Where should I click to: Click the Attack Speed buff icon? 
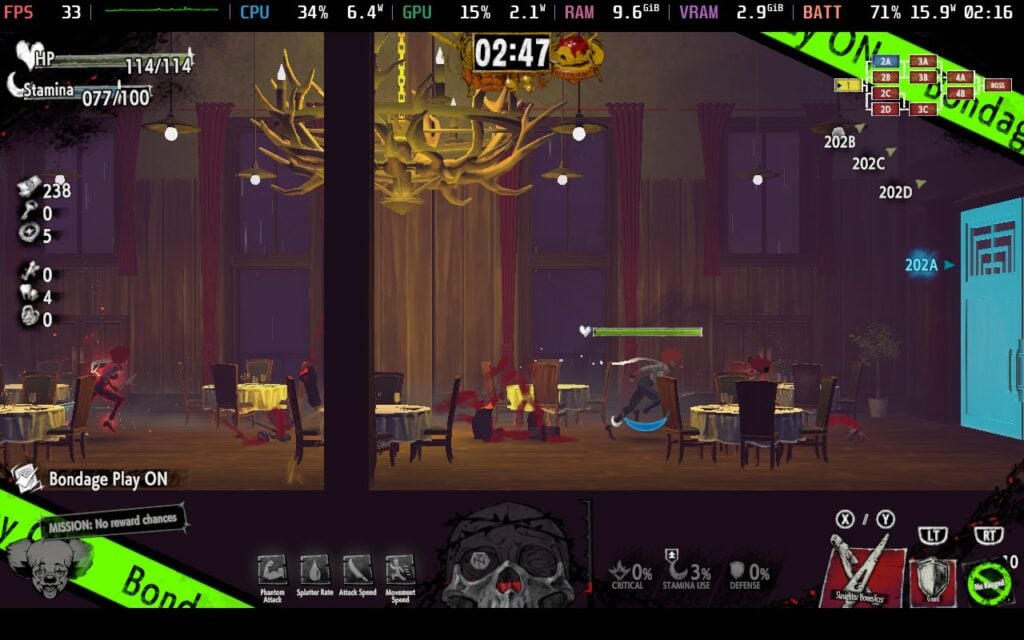(357, 570)
